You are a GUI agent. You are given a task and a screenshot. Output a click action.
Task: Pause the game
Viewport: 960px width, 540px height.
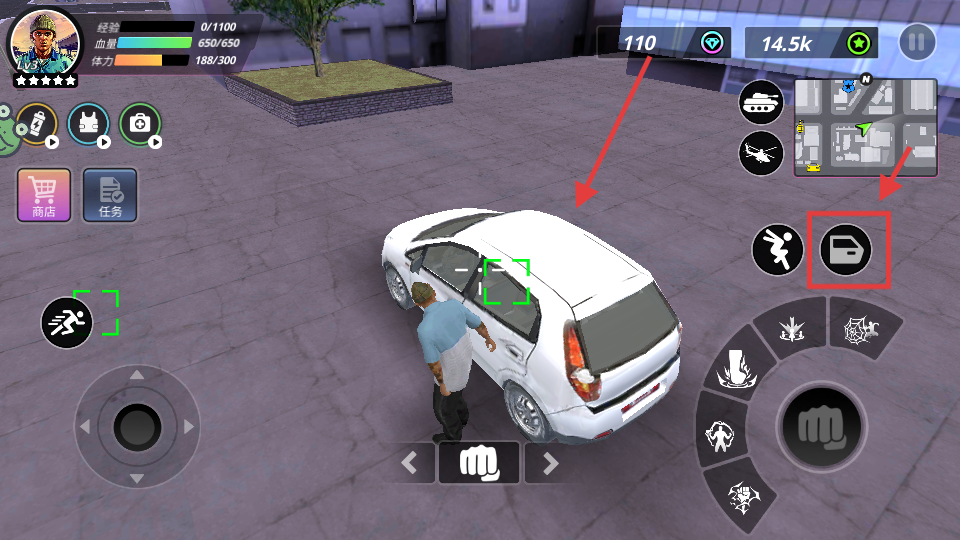point(917,42)
